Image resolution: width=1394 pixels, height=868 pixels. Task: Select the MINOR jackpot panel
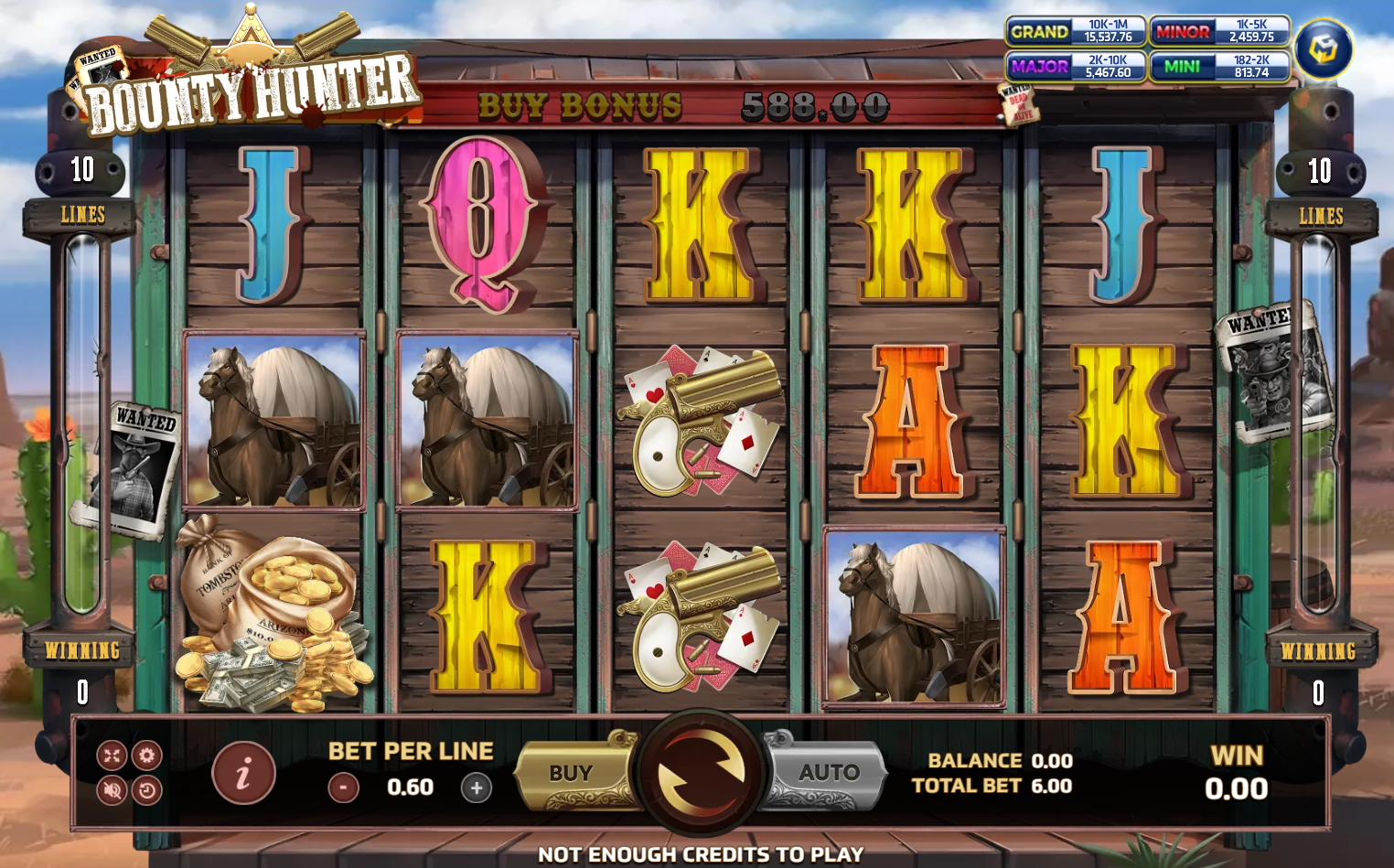tap(1220, 31)
